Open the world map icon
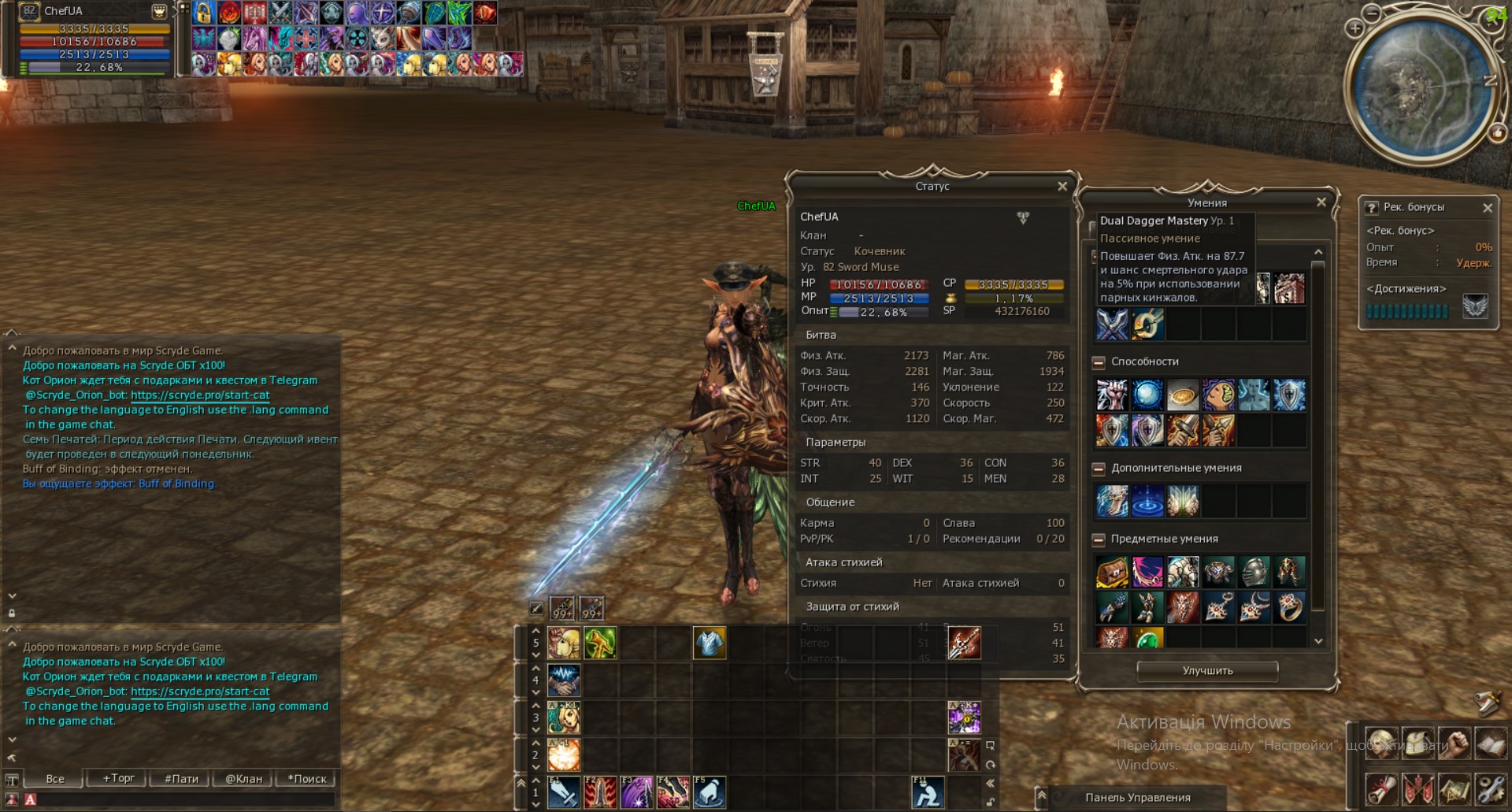1512x812 pixels. pos(1453,790)
